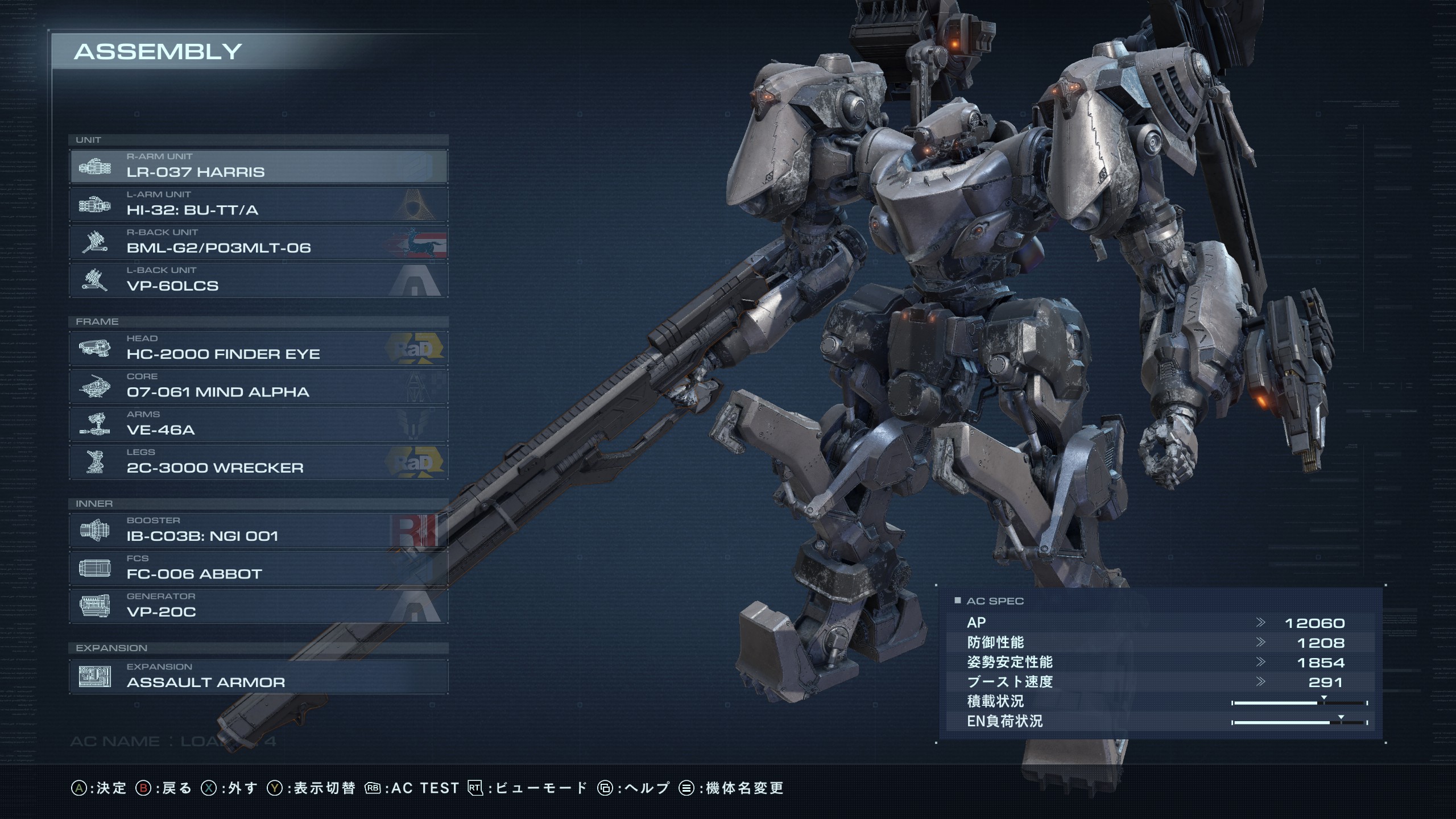Select the EXPANSION ASSAULT ARMOR row
The width and height of the screenshot is (1456, 819).
tap(259, 677)
